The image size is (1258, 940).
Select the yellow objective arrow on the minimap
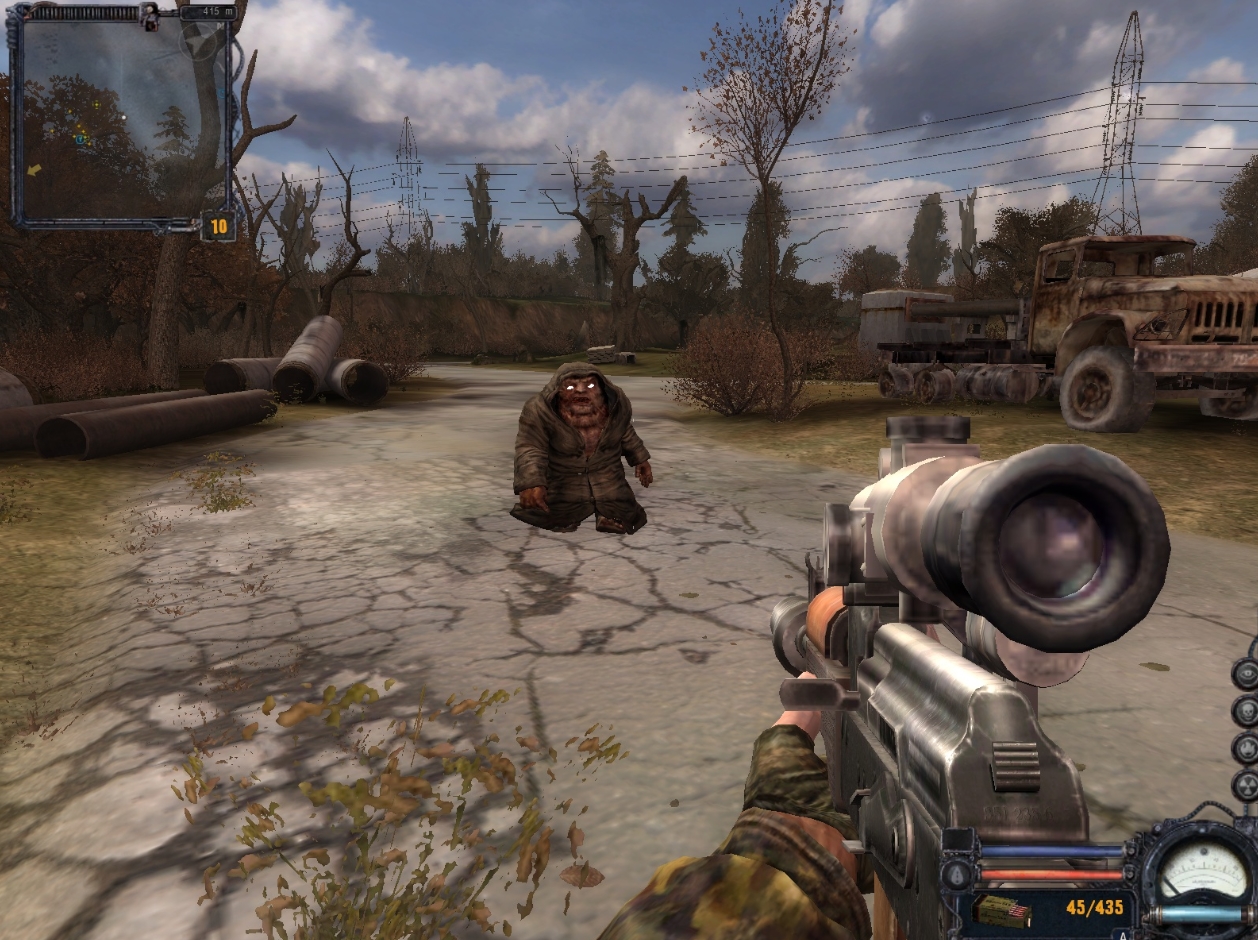pyautogui.click(x=34, y=170)
